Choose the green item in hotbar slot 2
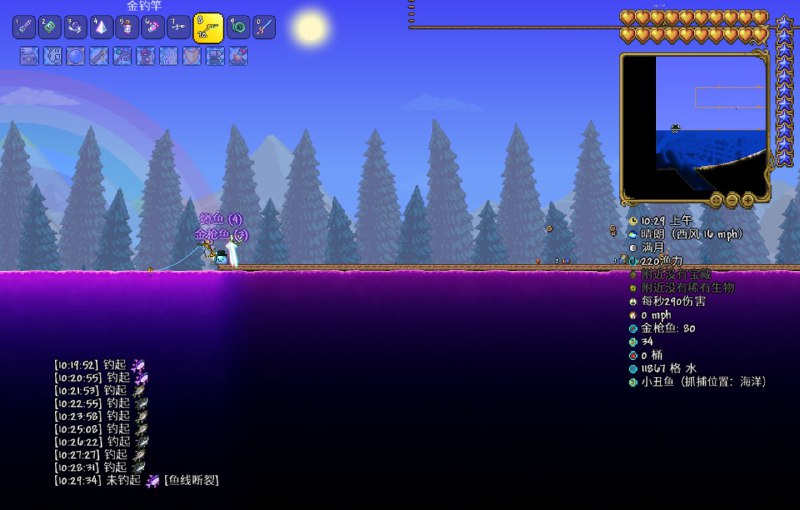 (x=50, y=27)
